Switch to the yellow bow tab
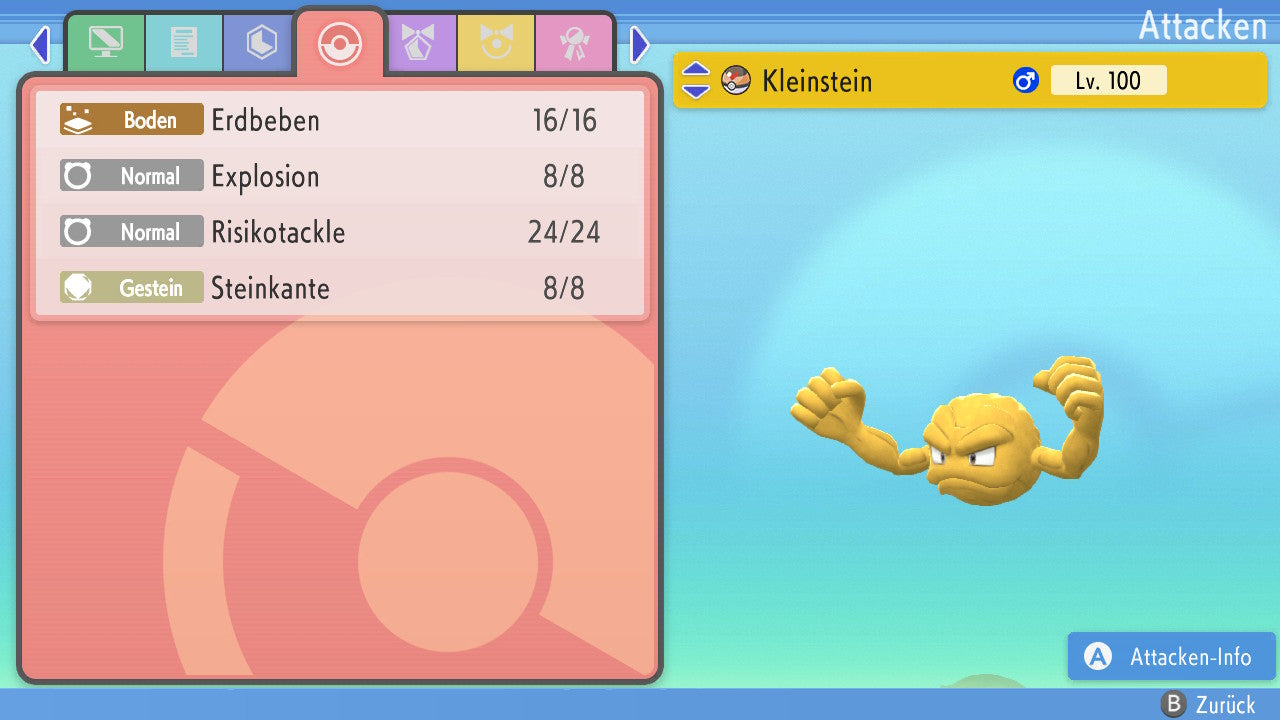The height and width of the screenshot is (720, 1280). click(x=495, y=43)
